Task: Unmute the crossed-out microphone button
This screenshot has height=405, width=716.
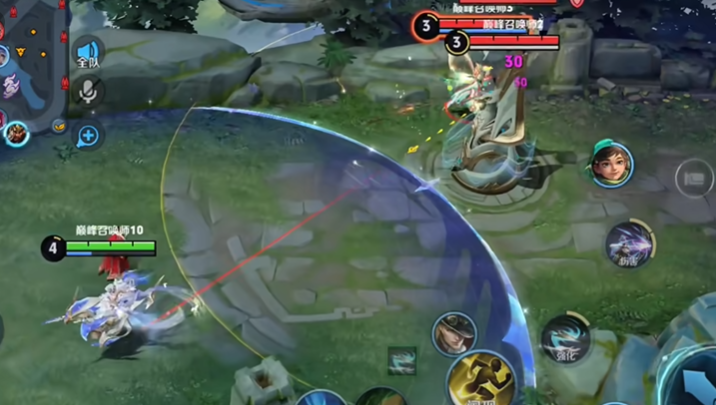Action: (89, 93)
